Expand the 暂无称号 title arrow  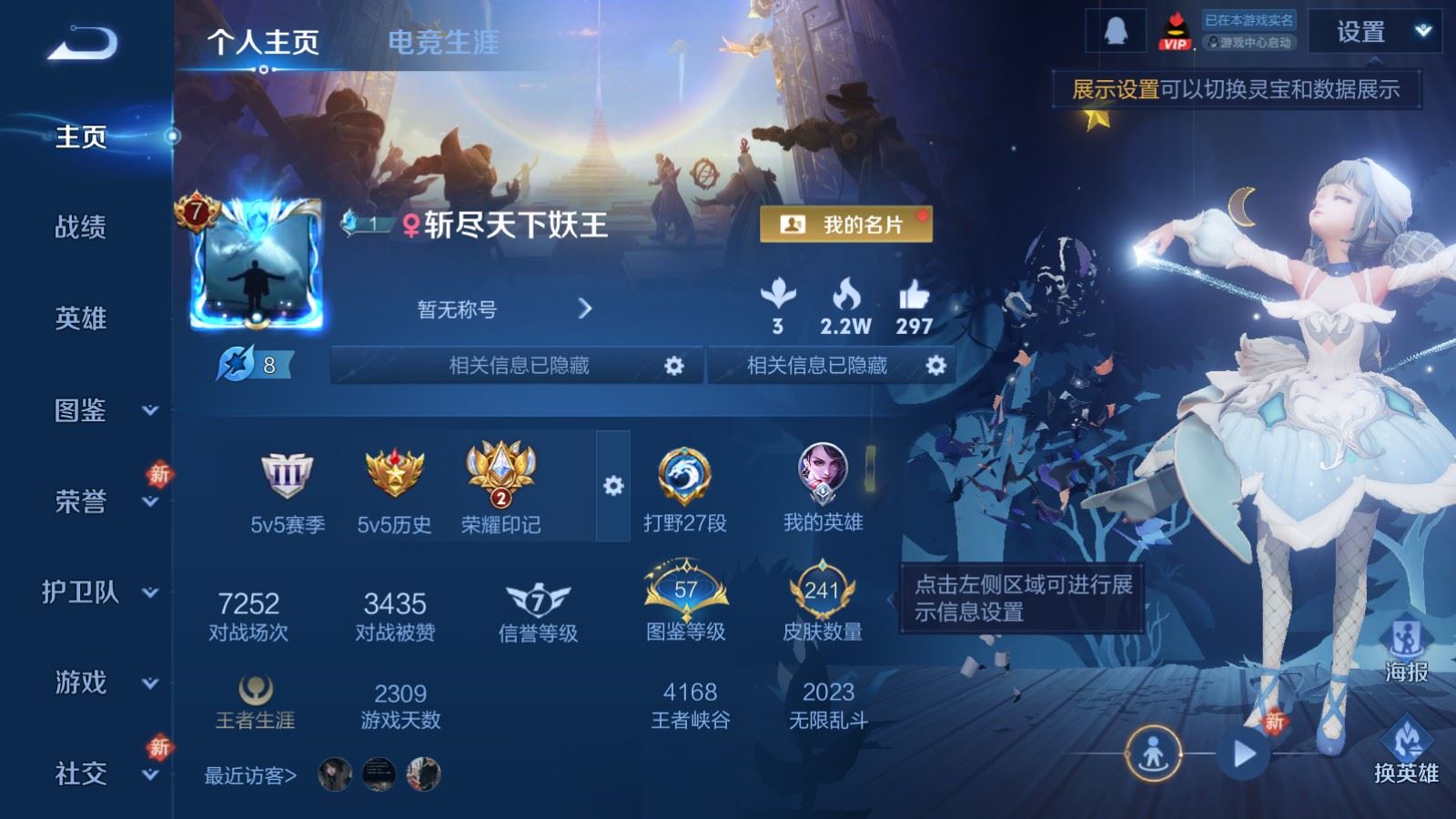[585, 308]
